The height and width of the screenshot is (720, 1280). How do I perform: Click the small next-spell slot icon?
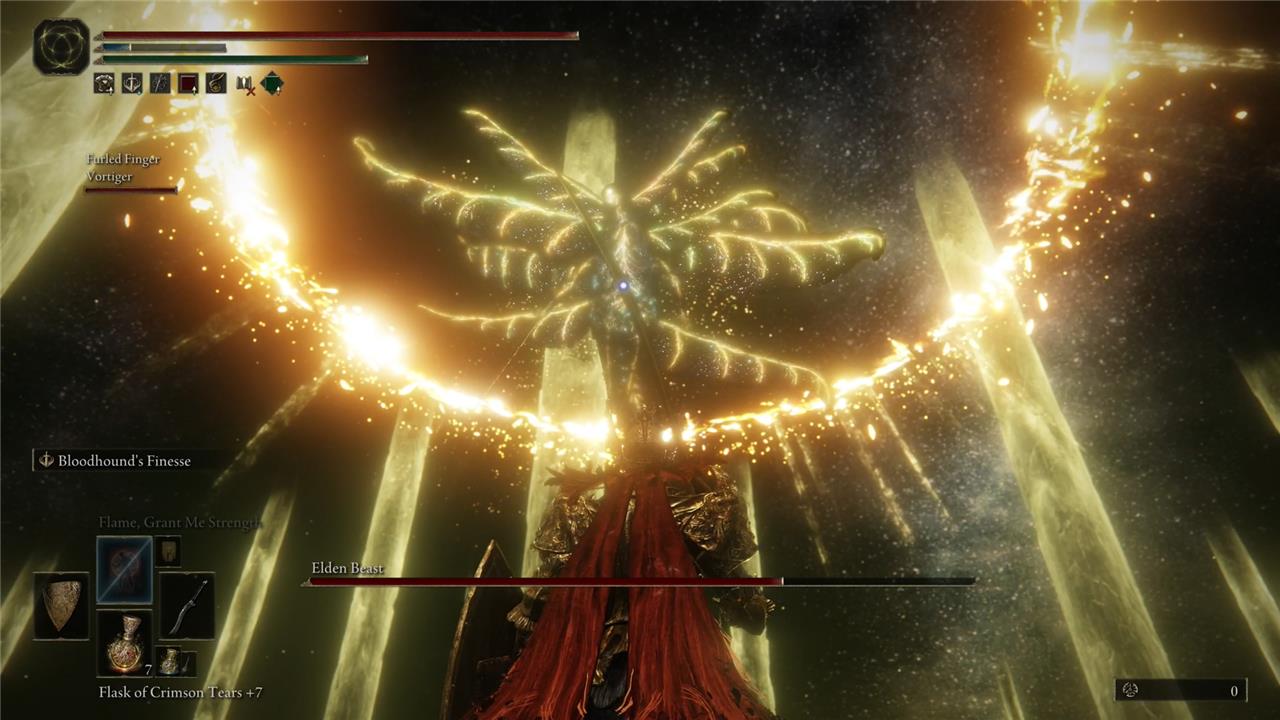pos(168,550)
